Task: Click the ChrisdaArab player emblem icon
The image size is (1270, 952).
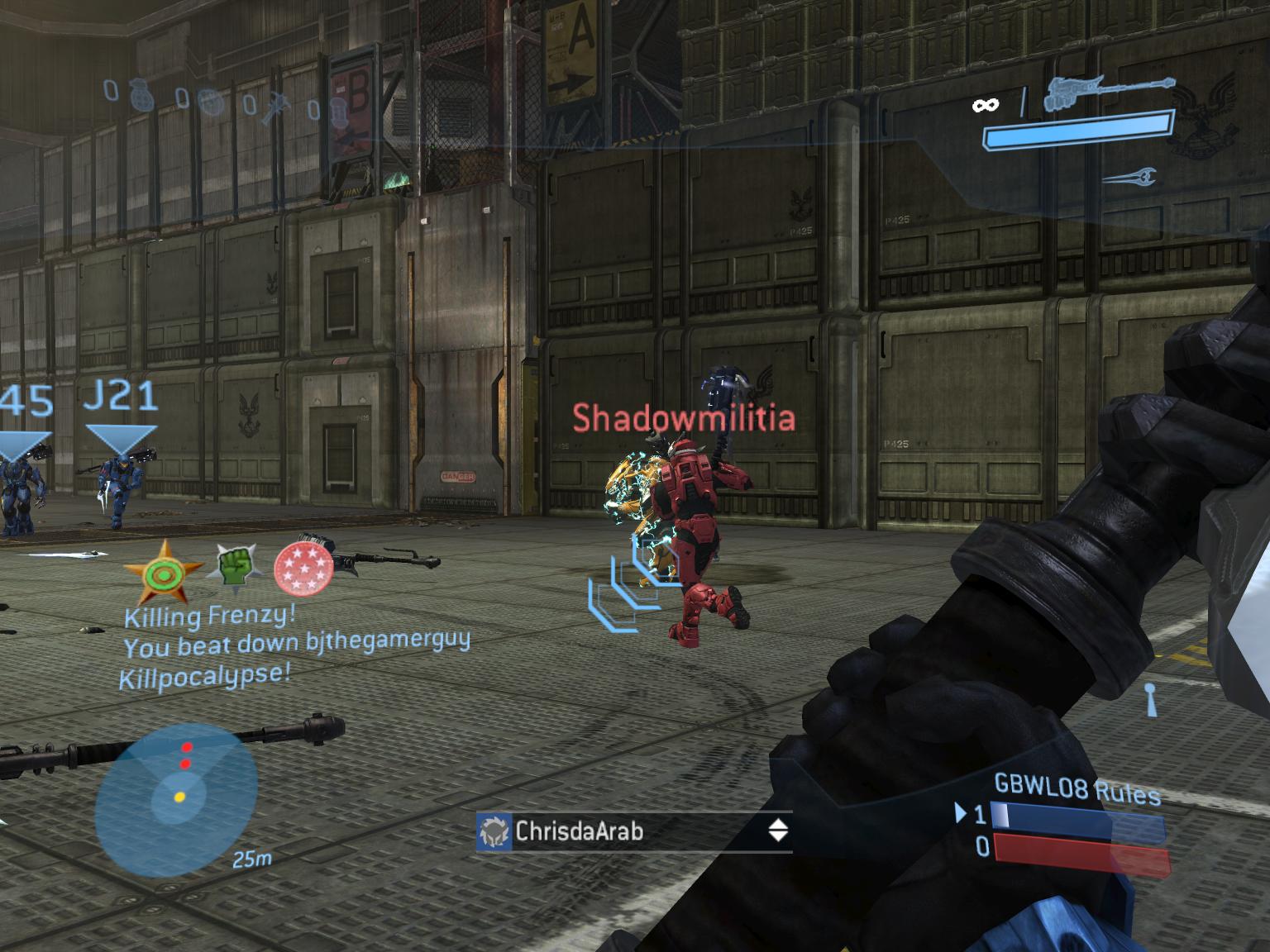Action: 494,831
